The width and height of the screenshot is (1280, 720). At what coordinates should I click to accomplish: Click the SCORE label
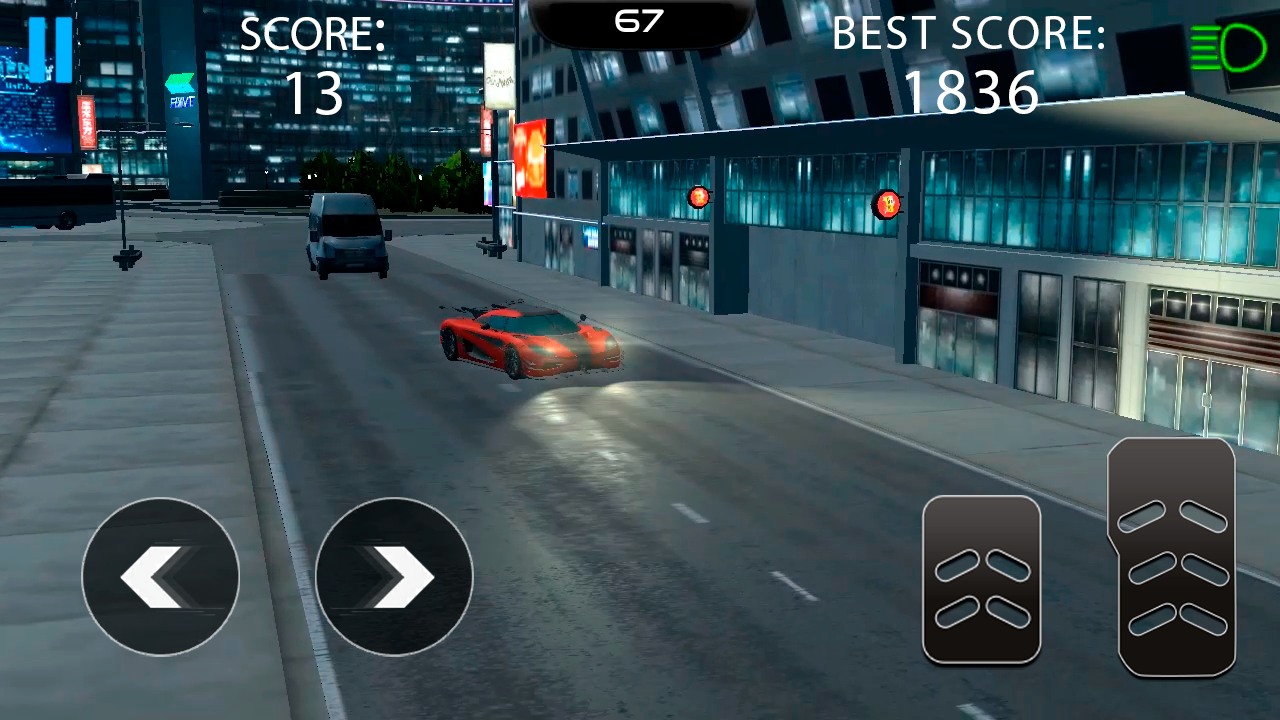[312, 33]
